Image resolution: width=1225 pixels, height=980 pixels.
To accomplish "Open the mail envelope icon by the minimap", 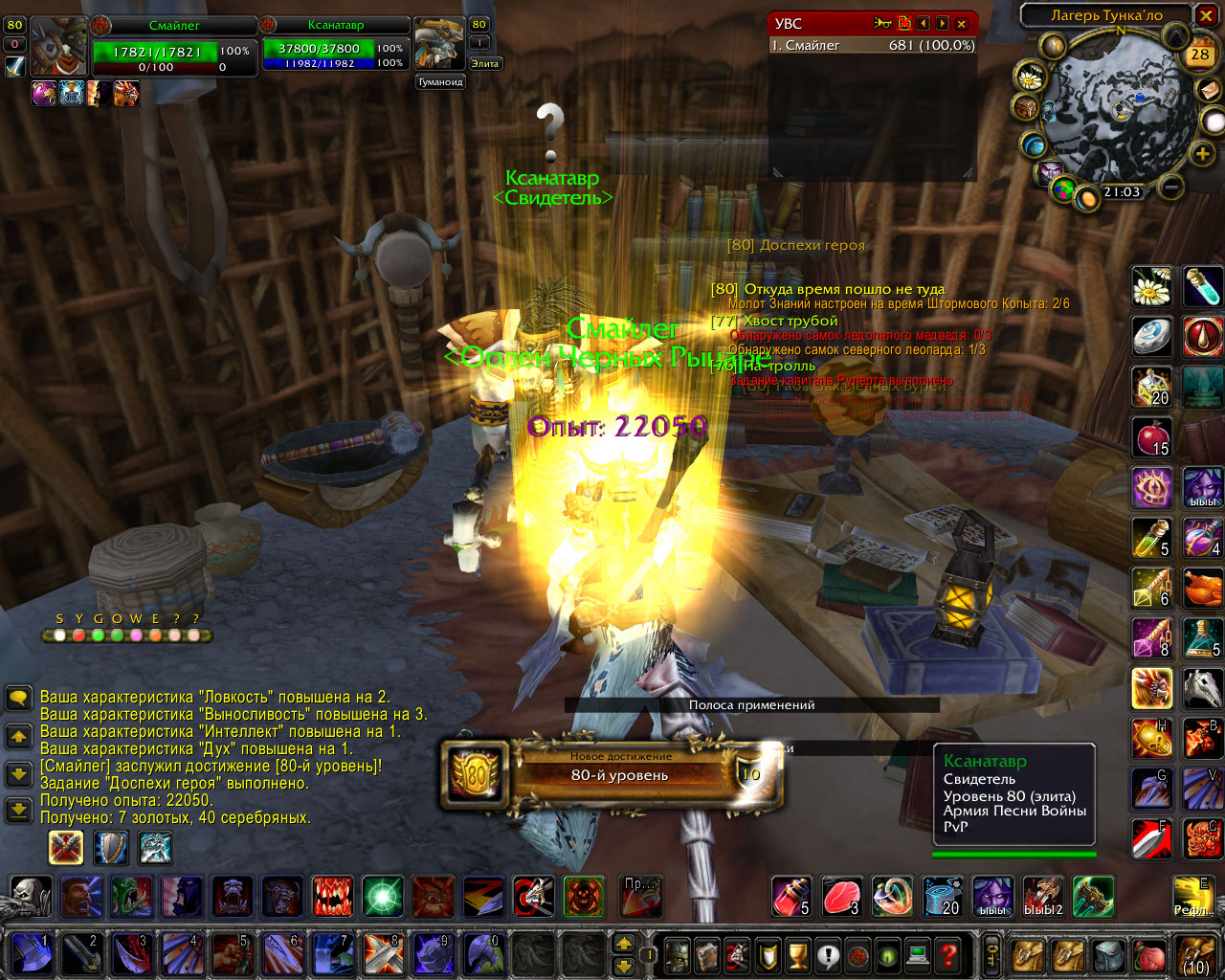I will coord(1208,89).
